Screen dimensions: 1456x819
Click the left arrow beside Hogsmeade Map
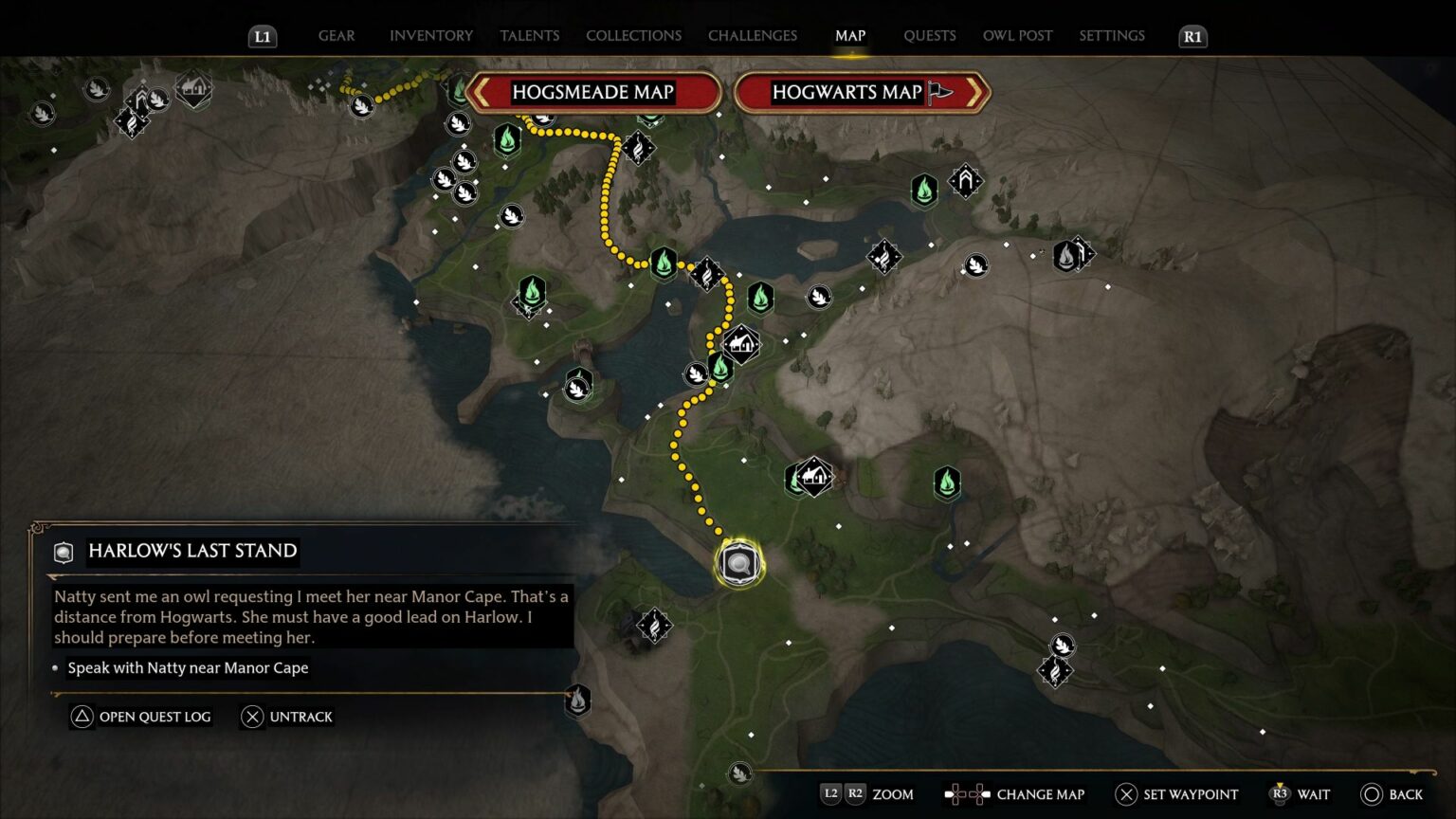(x=482, y=92)
